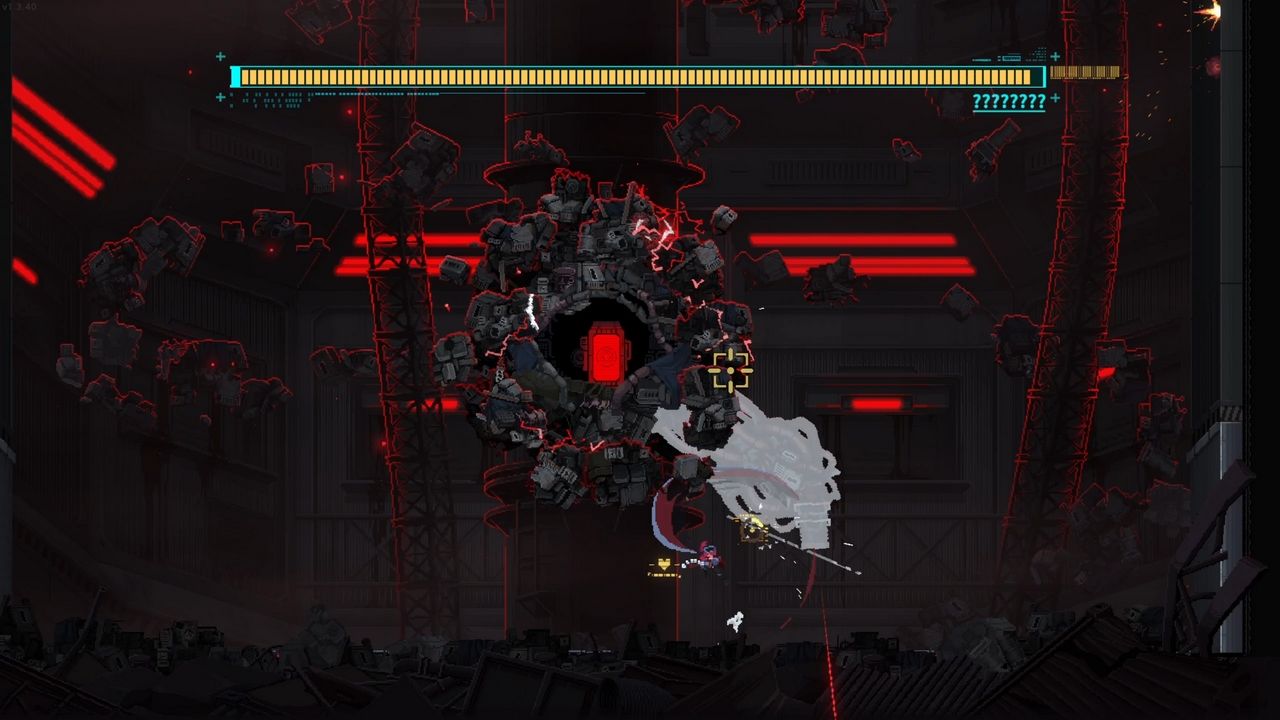Viewport: 1280px width, 720px height.
Task: Toggle the small yellow bar under the heart icon
Action: tap(662, 574)
